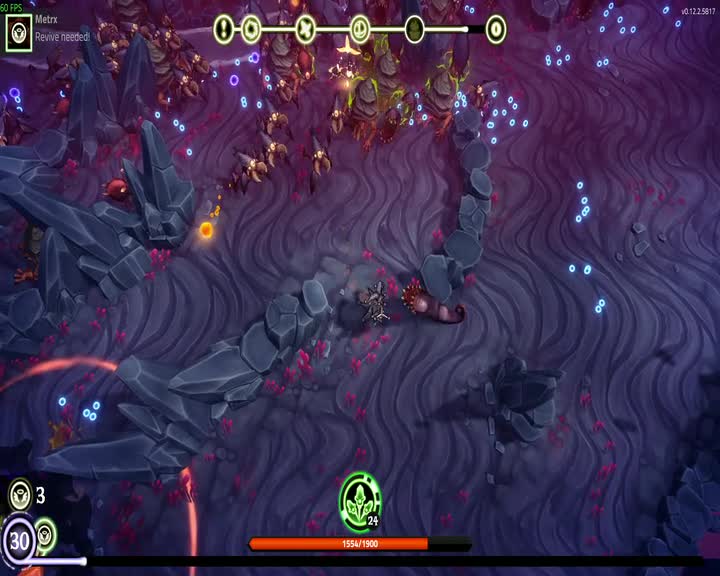
Task: Select the final stage marker on progress track
Action: 495,29
